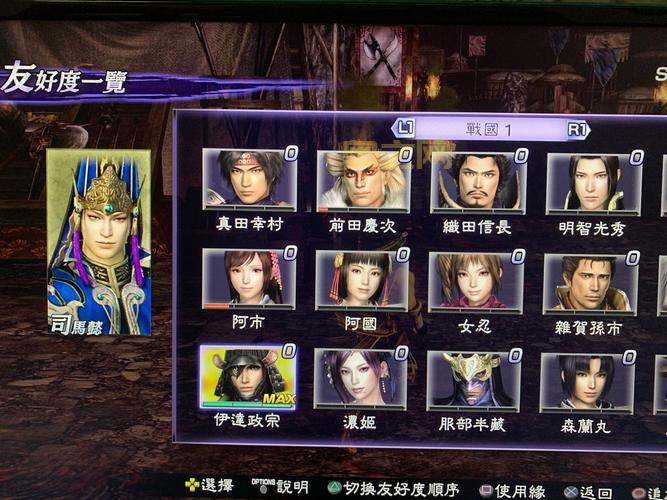Click the large 司馬懿 portrait card
This screenshot has height=500, width=667.
click(x=99, y=242)
